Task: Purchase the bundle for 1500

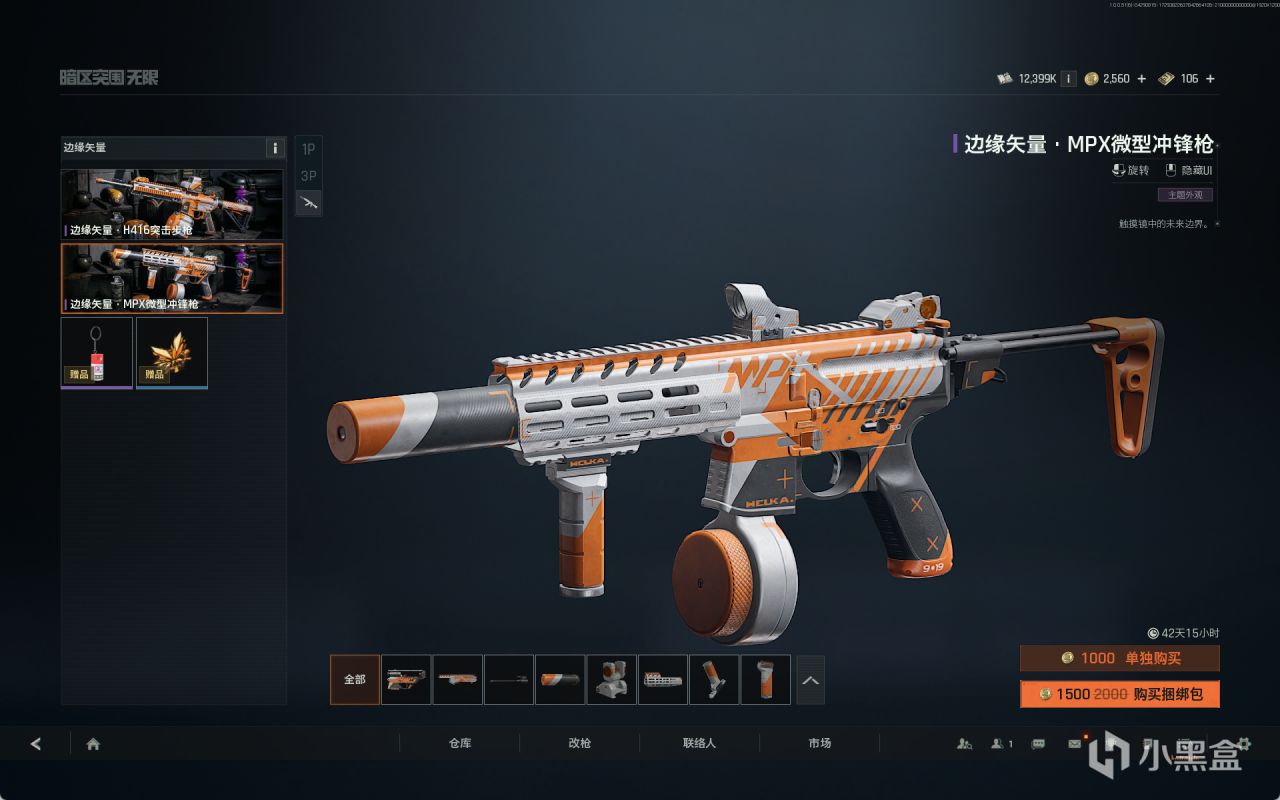Action: click(x=1119, y=694)
